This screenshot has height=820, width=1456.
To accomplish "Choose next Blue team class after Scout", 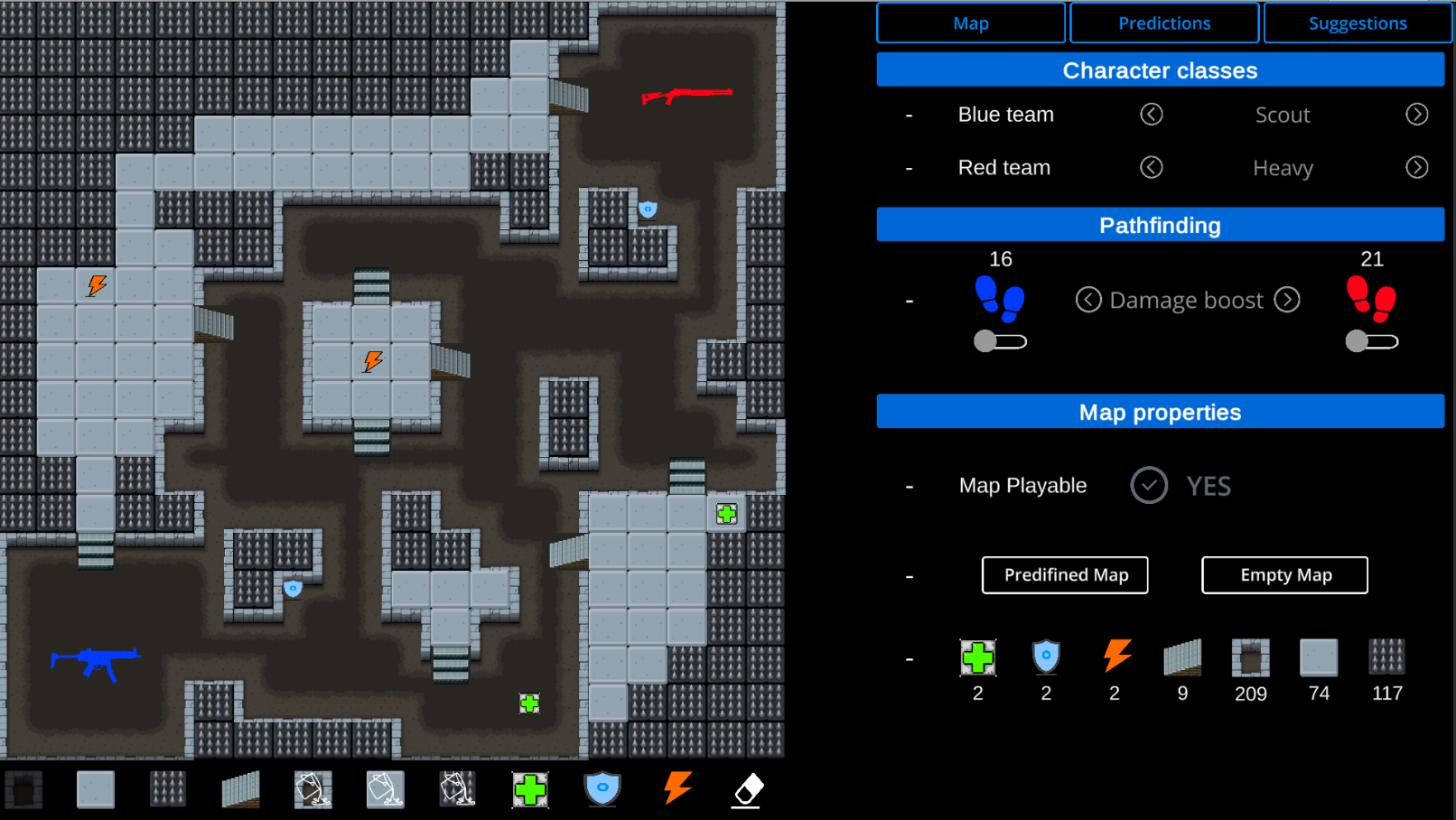I will tap(1416, 115).
